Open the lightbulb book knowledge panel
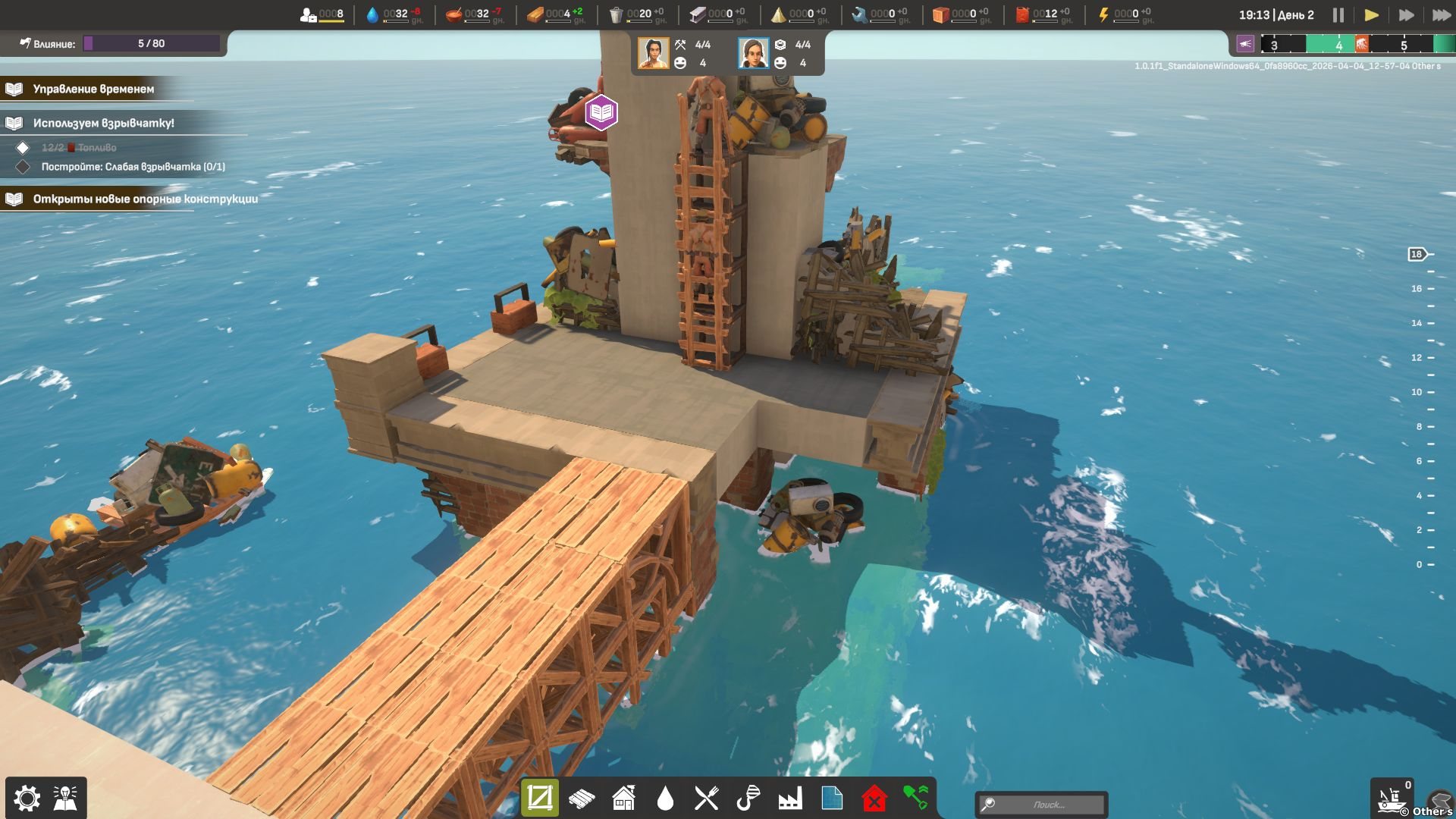1456x819 pixels. click(66, 798)
